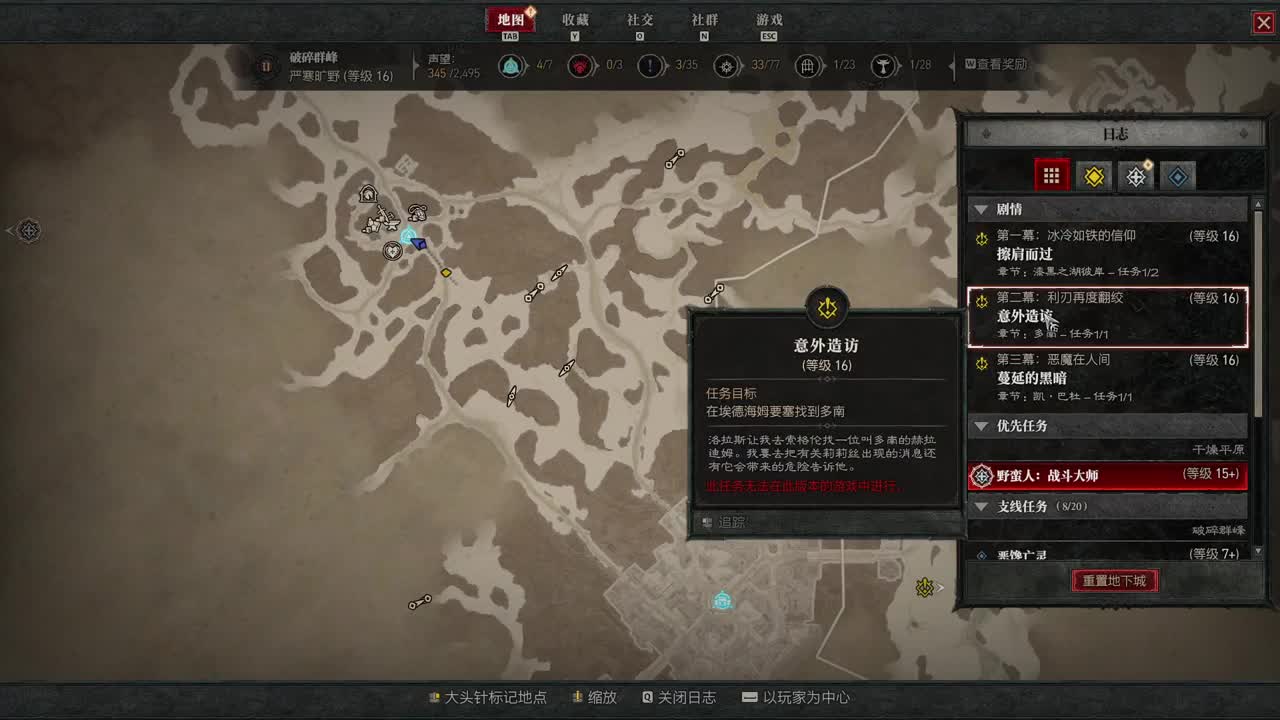1280x720 pixels.
Task: Click the Altars of Lilith counter icon showing 1/28
Action: click(884, 66)
